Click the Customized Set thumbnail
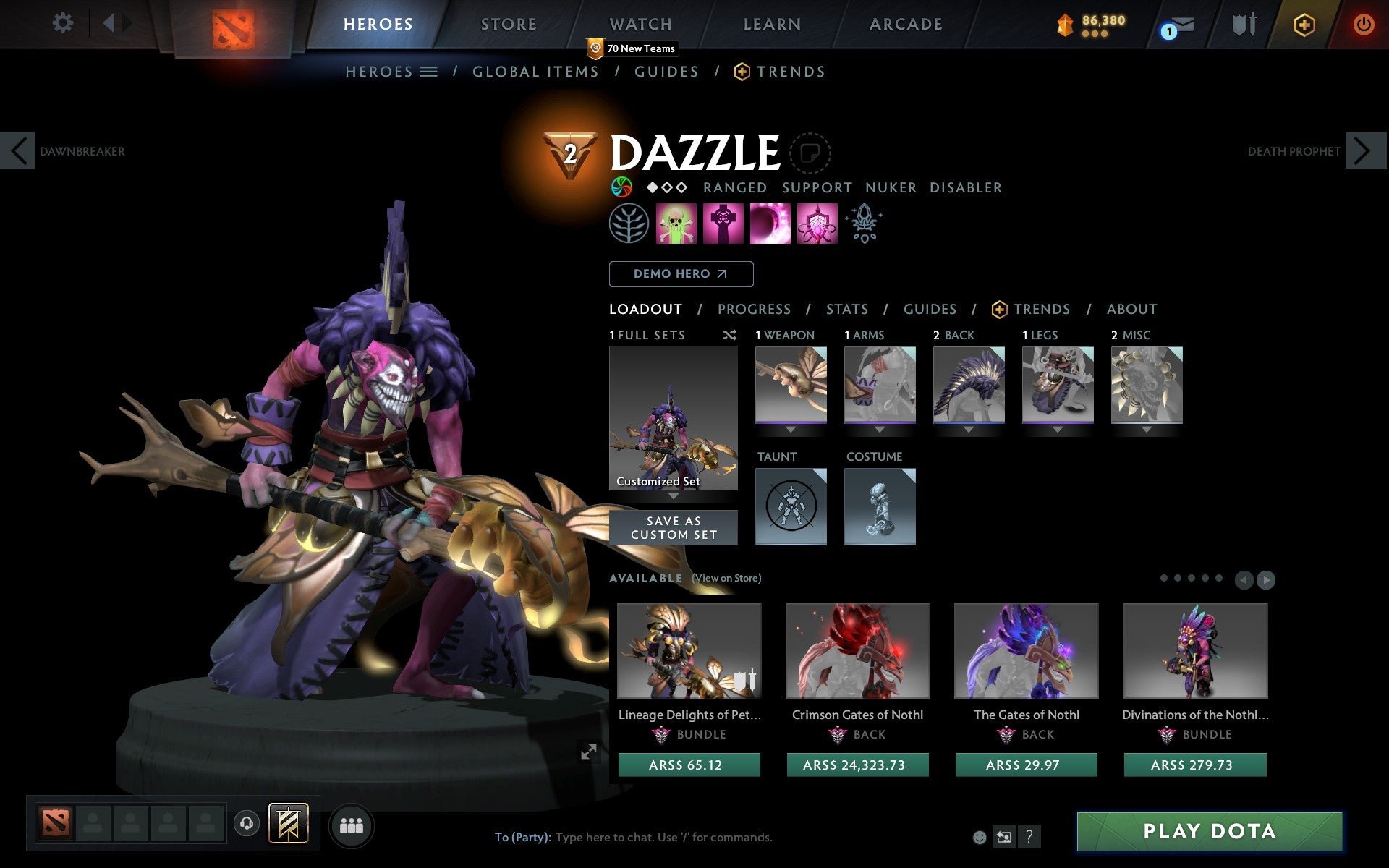Image resolution: width=1389 pixels, height=868 pixels. click(x=674, y=418)
